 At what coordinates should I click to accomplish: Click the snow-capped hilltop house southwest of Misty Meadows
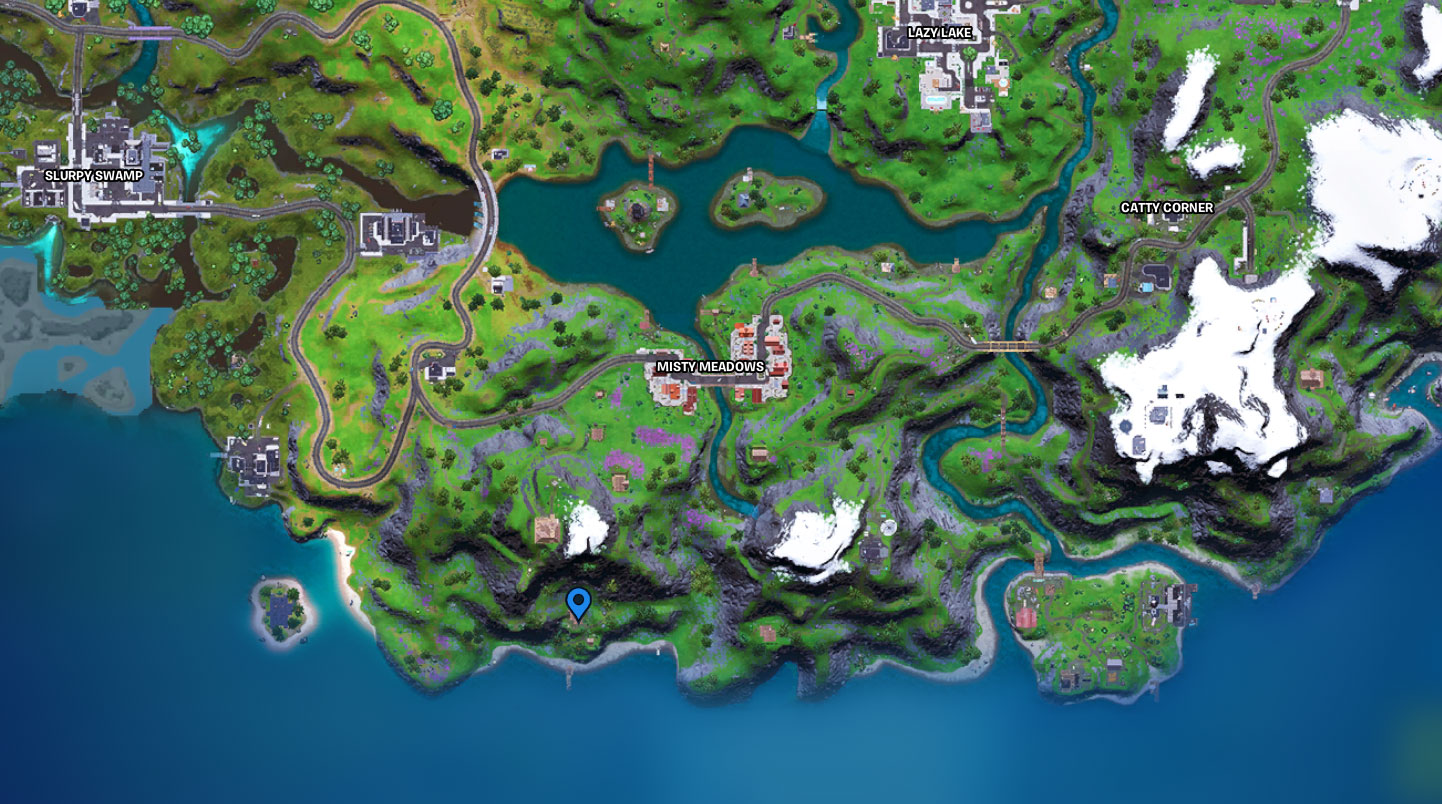[548, 531]
